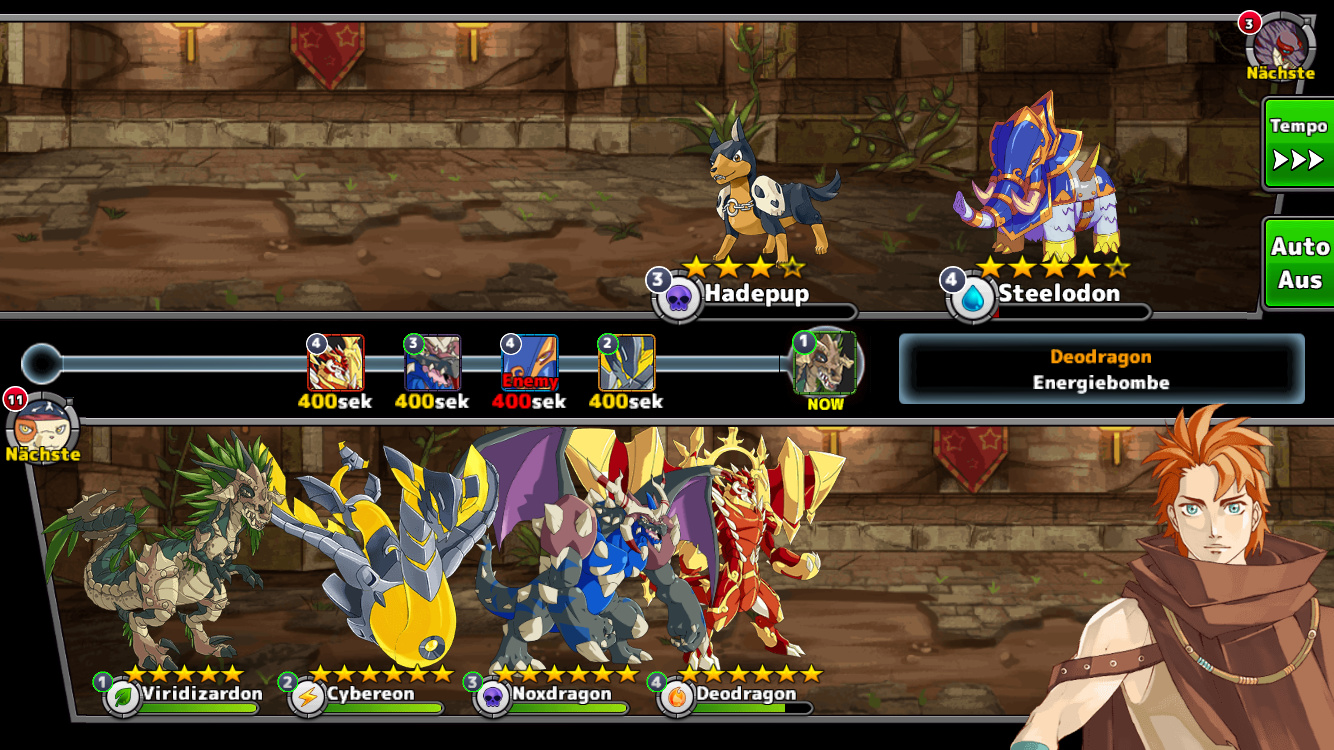Viewport: 1334px width, 750px height.
Task: Toggle the Auto Aus battle button
Action: (x=1298, y=263)
